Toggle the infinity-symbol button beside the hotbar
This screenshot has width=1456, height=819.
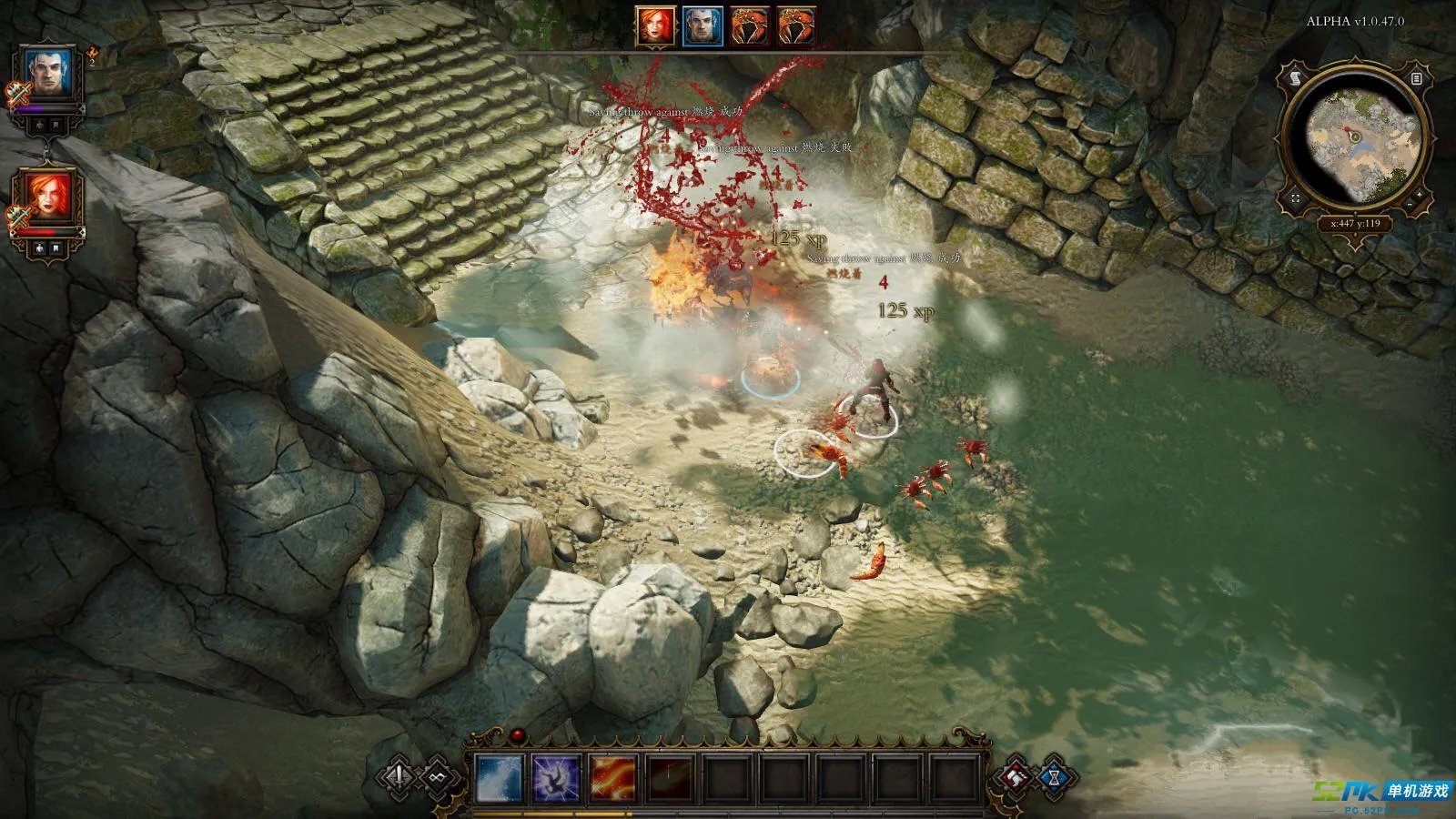pyautogui.click(x=438, y=776)
